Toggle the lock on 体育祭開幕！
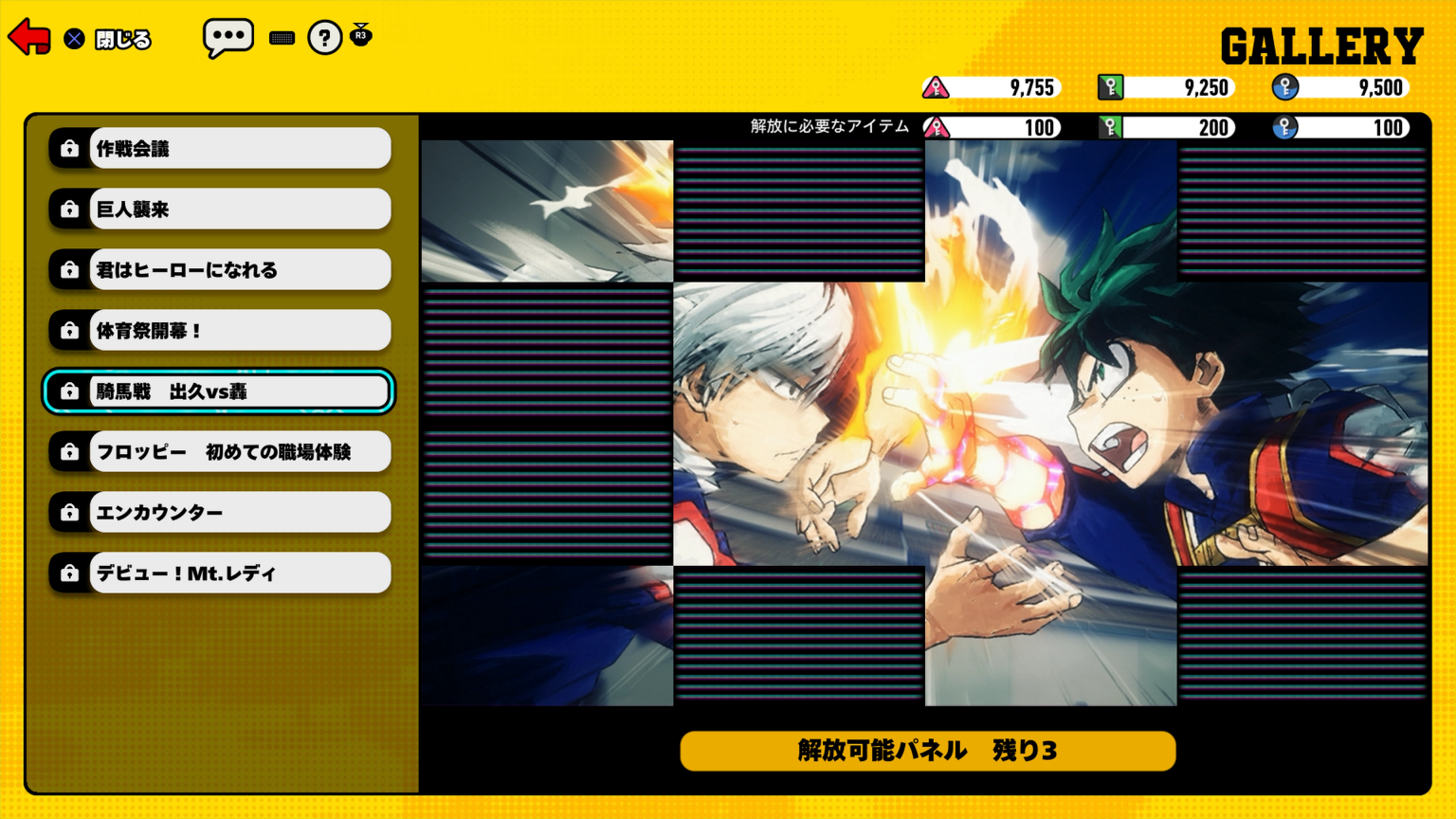 (x=239, y=330)
